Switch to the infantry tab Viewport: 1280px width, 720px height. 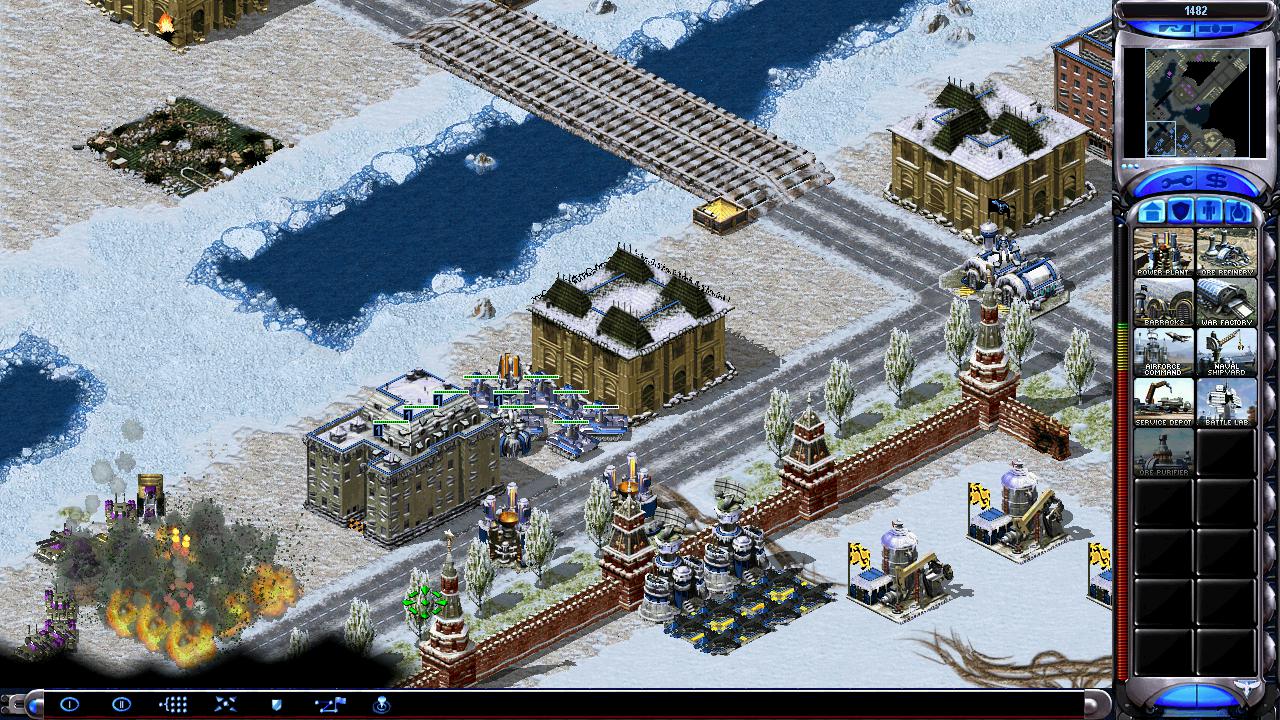pyautogui.click(x=1209, y=212)
